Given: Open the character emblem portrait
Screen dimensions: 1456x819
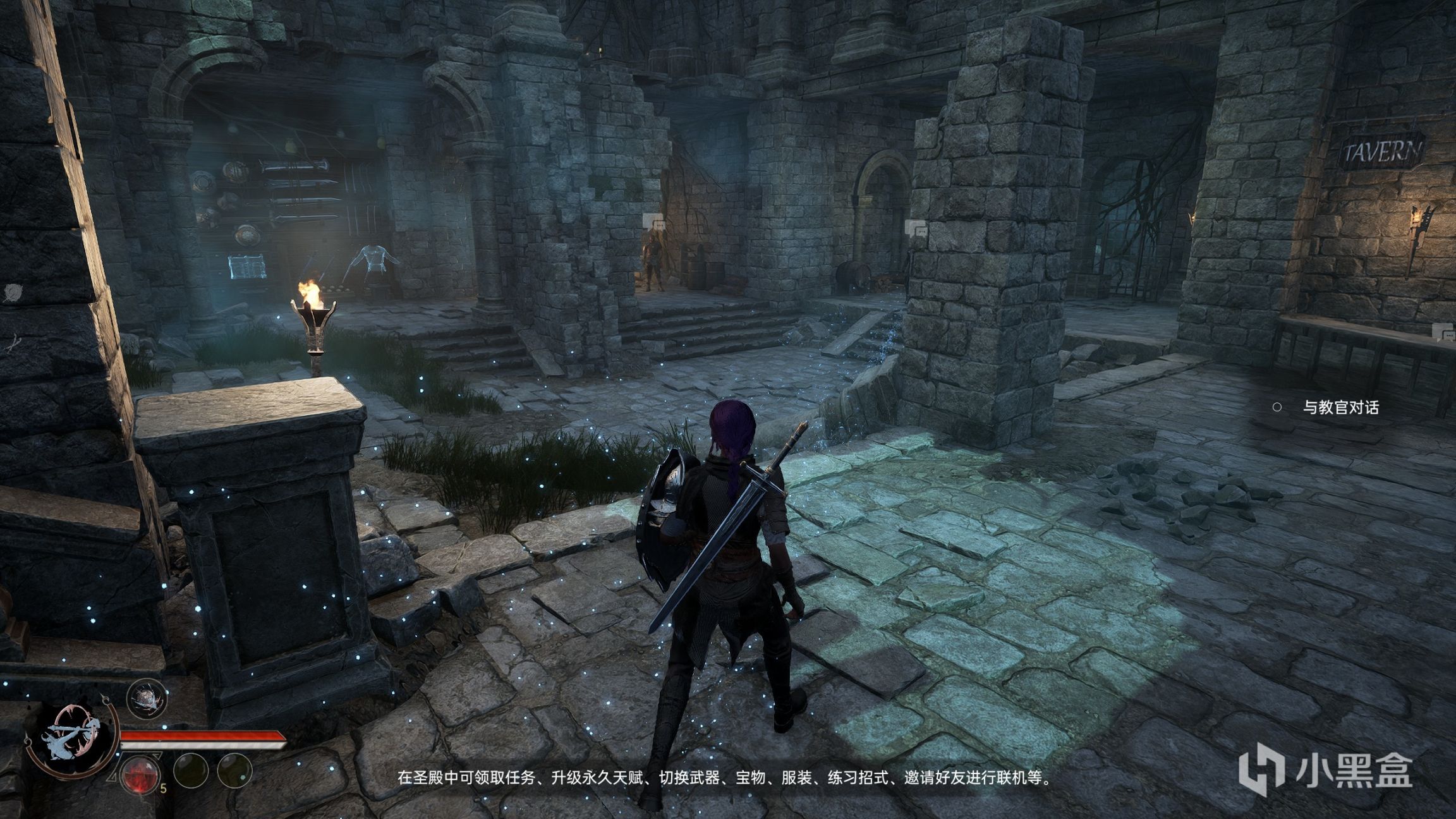Looking at the screenshot, I should (x=71, y=739).
